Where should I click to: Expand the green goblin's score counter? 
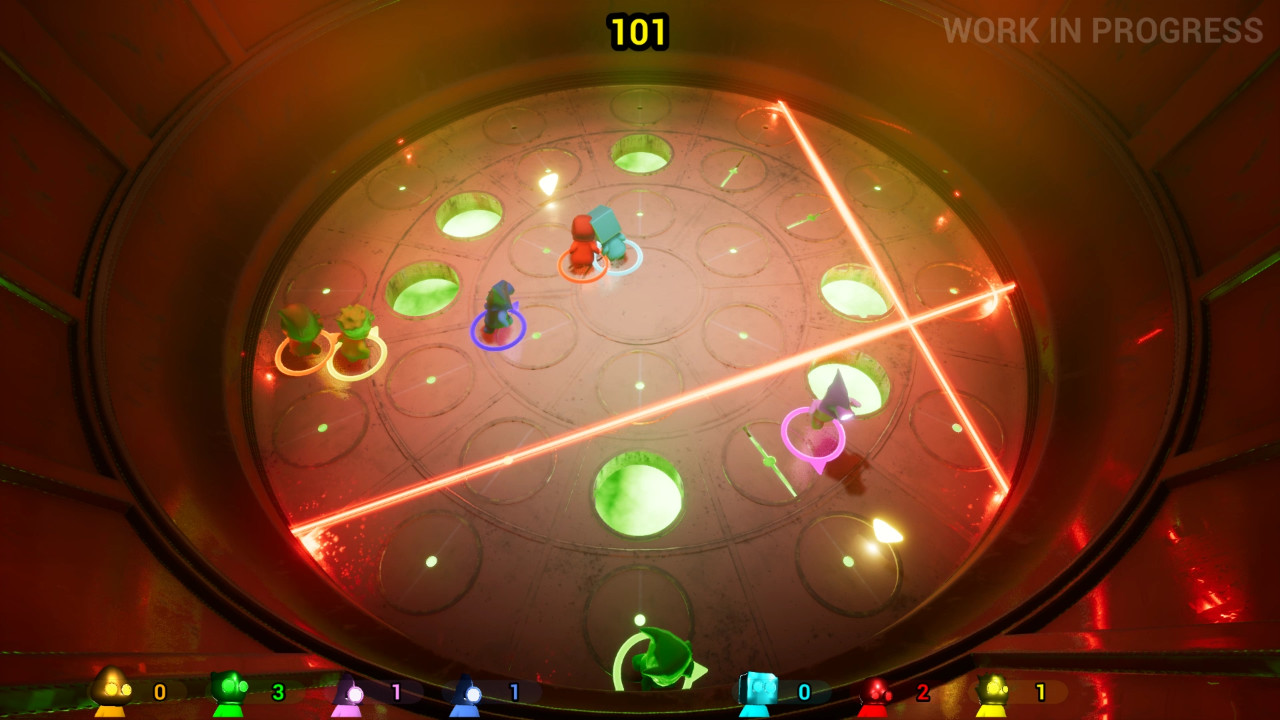(x=277, y=690)
